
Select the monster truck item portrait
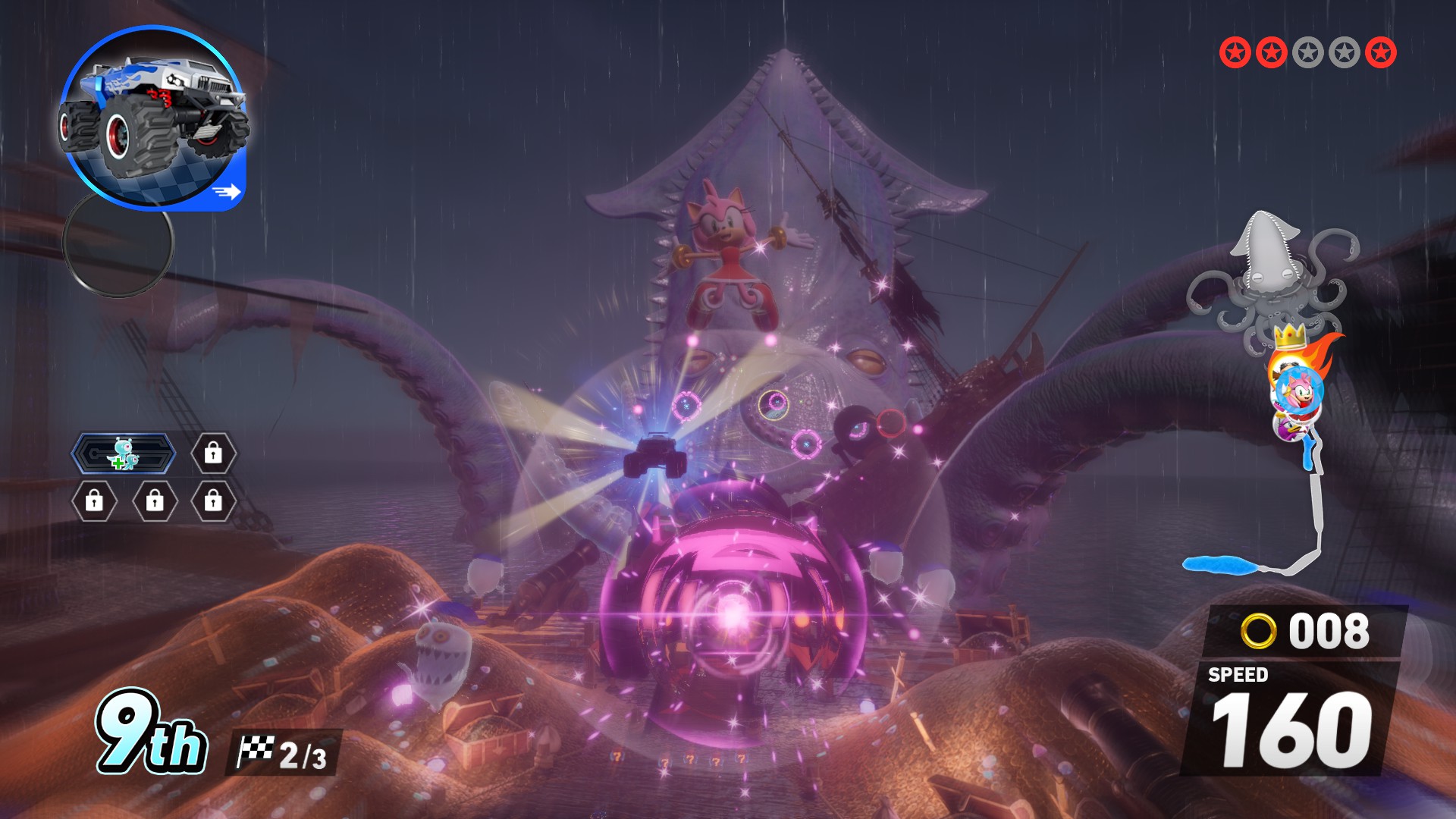point(152,118)
